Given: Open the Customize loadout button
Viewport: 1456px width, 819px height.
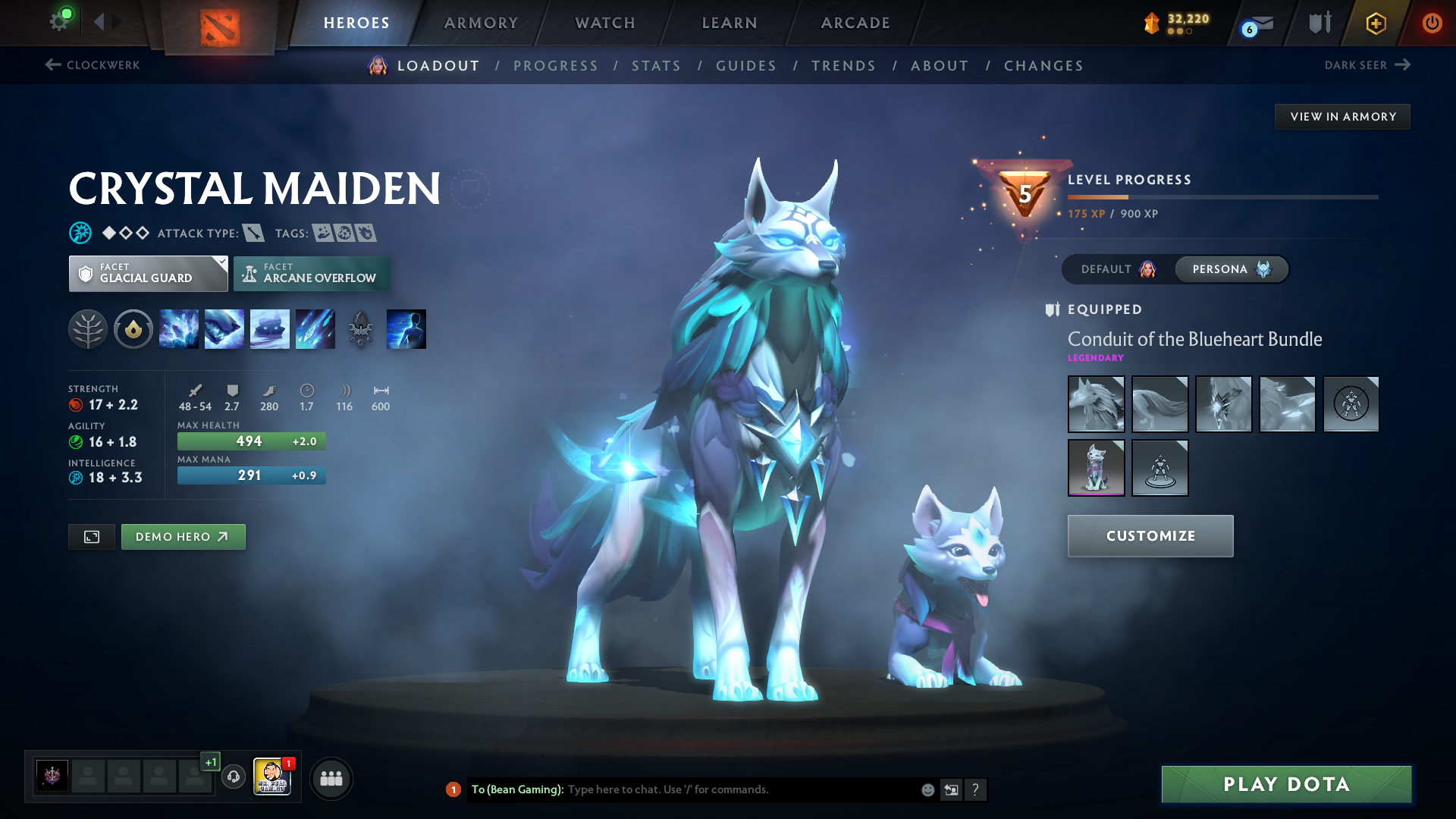Looking at the screenshot, I should 1150,536.
